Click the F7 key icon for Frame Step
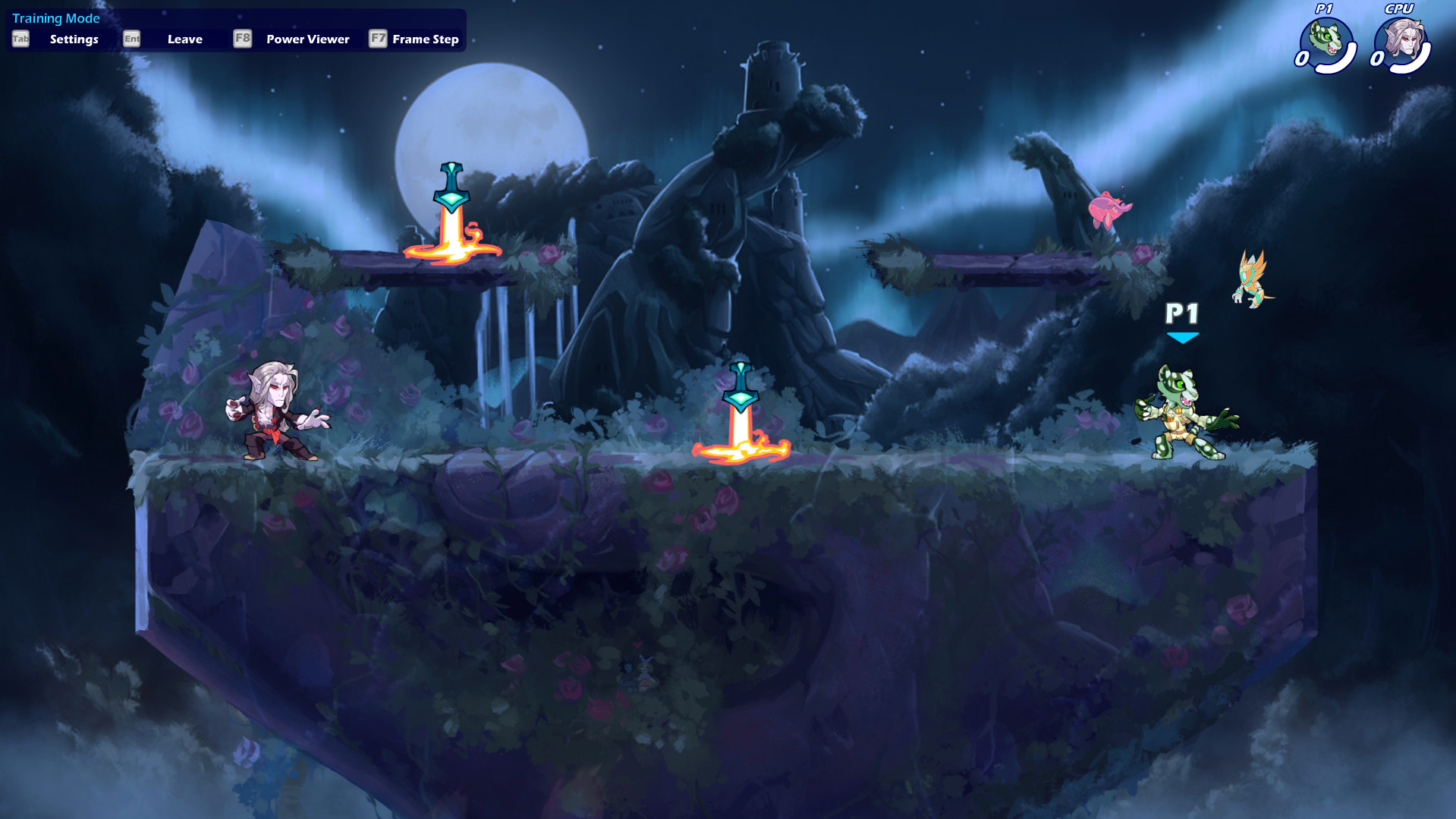 click(378, 39)
